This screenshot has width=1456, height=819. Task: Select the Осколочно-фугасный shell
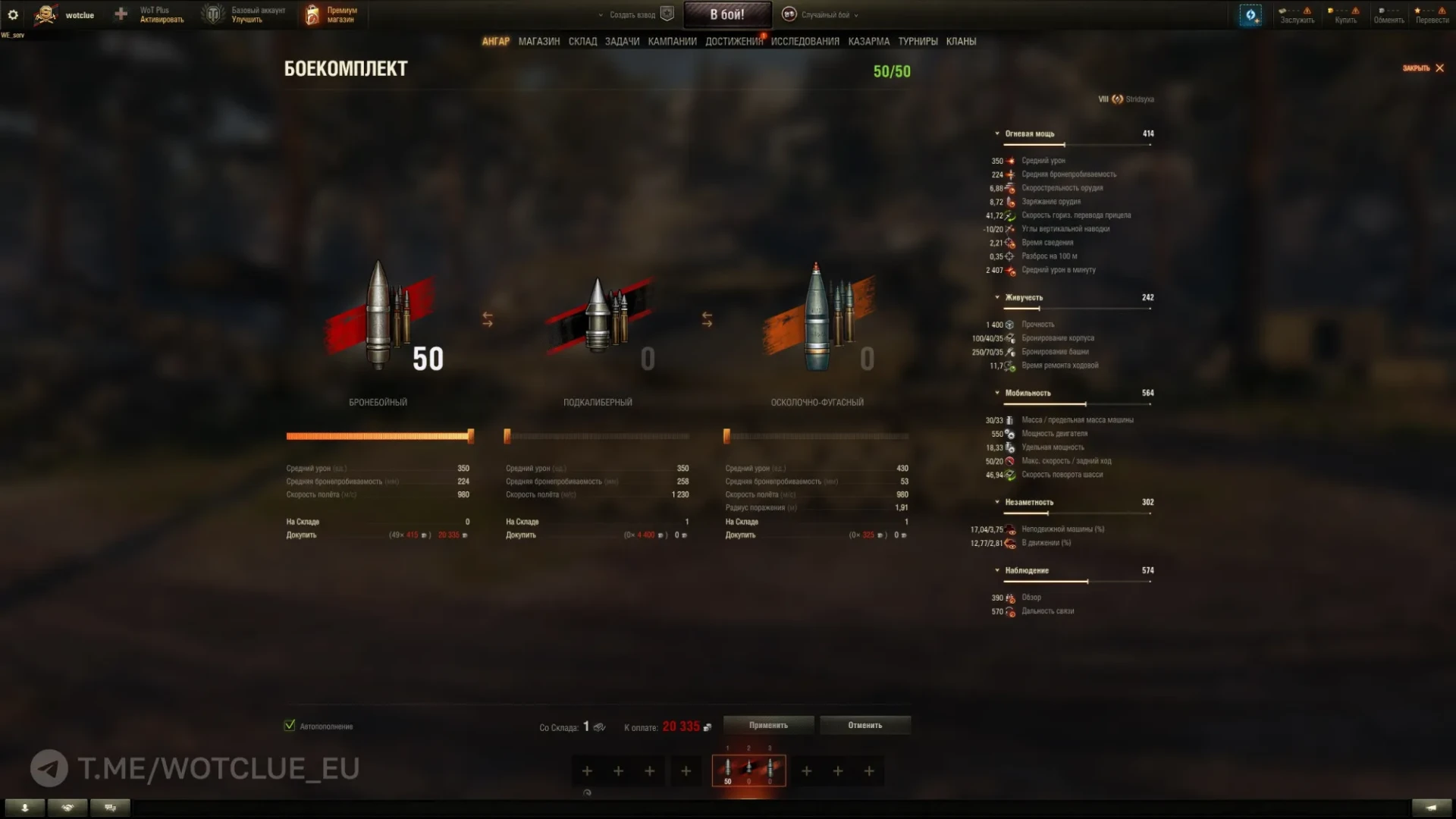pos(819,318)
